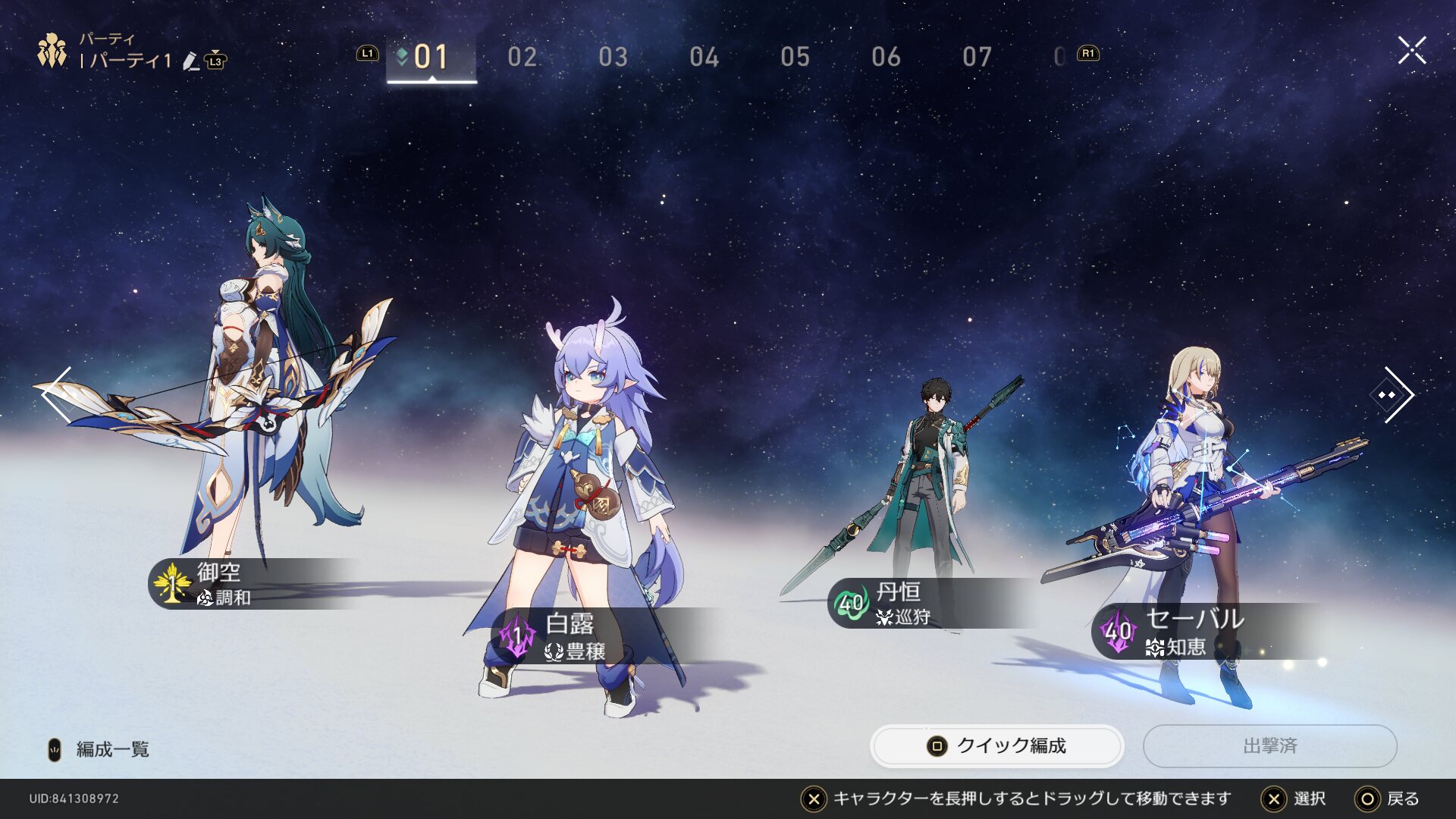Pick the セーバル character slot
The width and height of the screenshot is (1456, 819).
(1198, 516)
